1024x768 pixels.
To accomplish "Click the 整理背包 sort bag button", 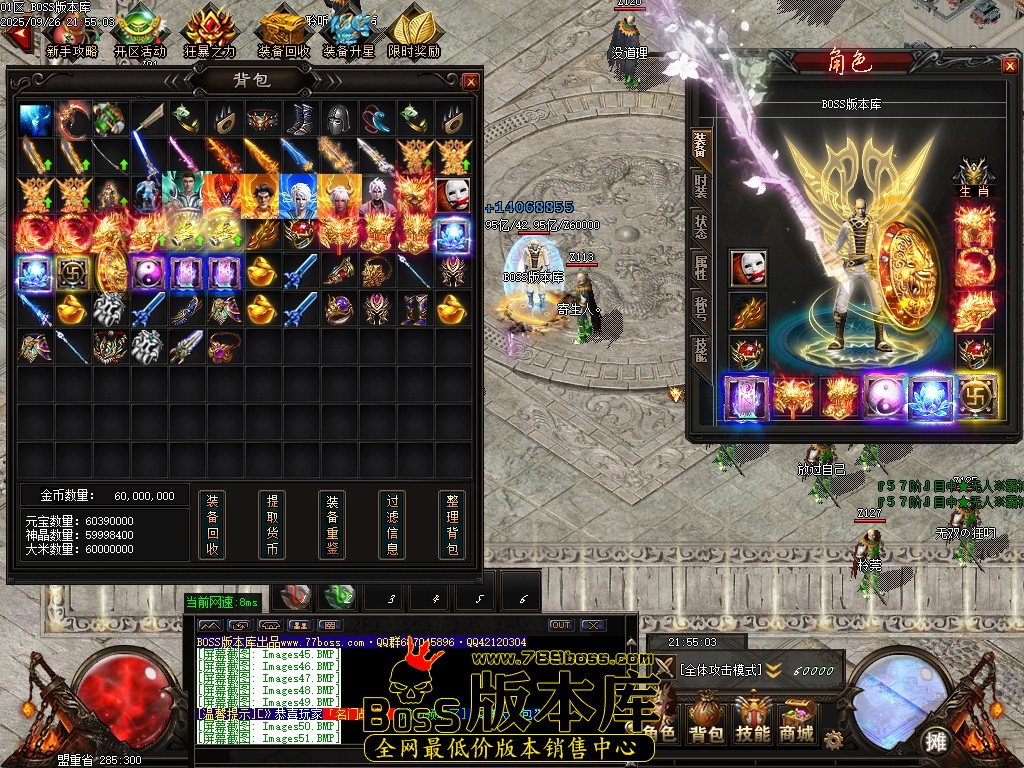I will 452,524.
